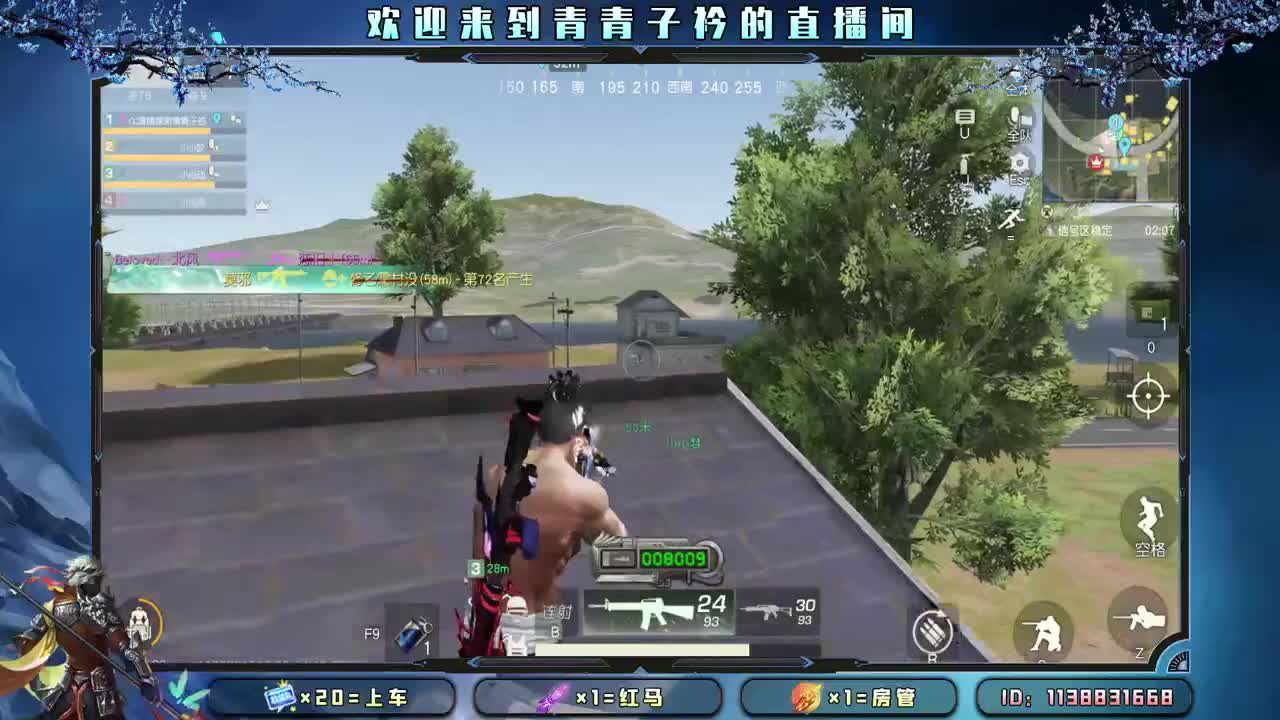Tap the crosshair aim toggle on the right edge
Screen dimensions: 1280x720
click(x=1148, y=396)
